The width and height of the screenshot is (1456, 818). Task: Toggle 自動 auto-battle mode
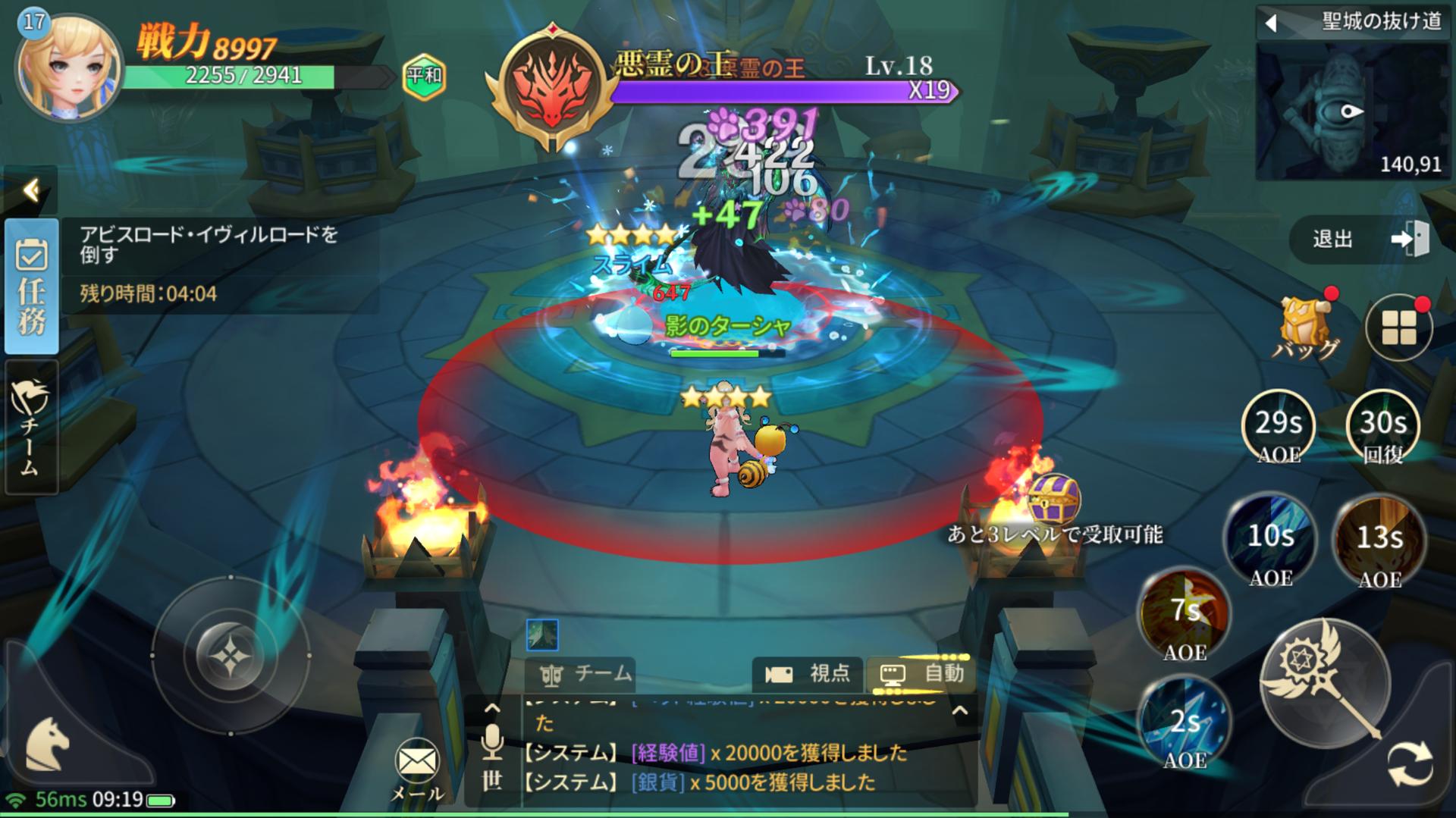point(921,673)
